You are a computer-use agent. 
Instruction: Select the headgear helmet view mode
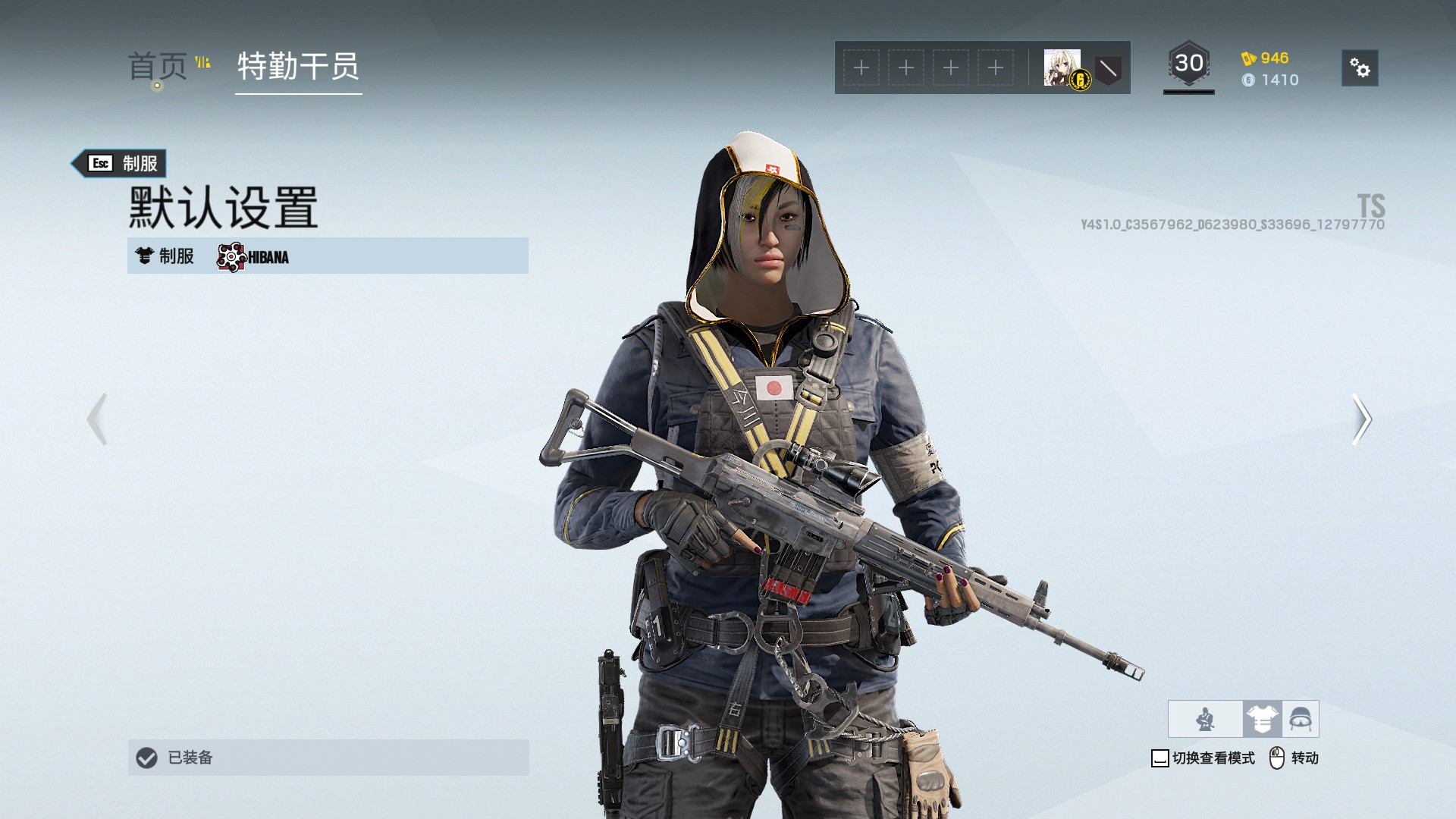coord(1301,719)
